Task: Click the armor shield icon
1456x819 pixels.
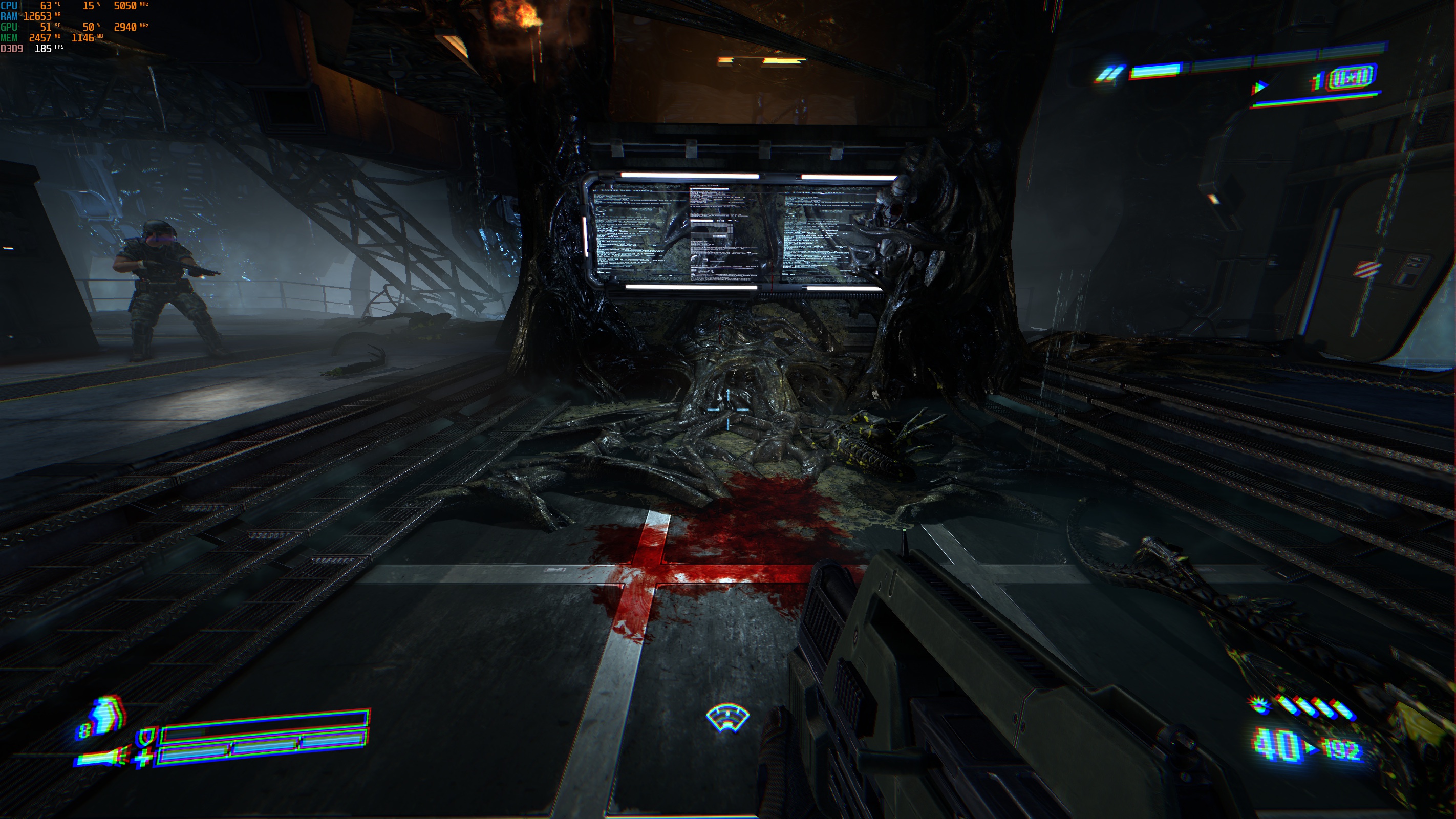Action: click(x=147, y=737)
